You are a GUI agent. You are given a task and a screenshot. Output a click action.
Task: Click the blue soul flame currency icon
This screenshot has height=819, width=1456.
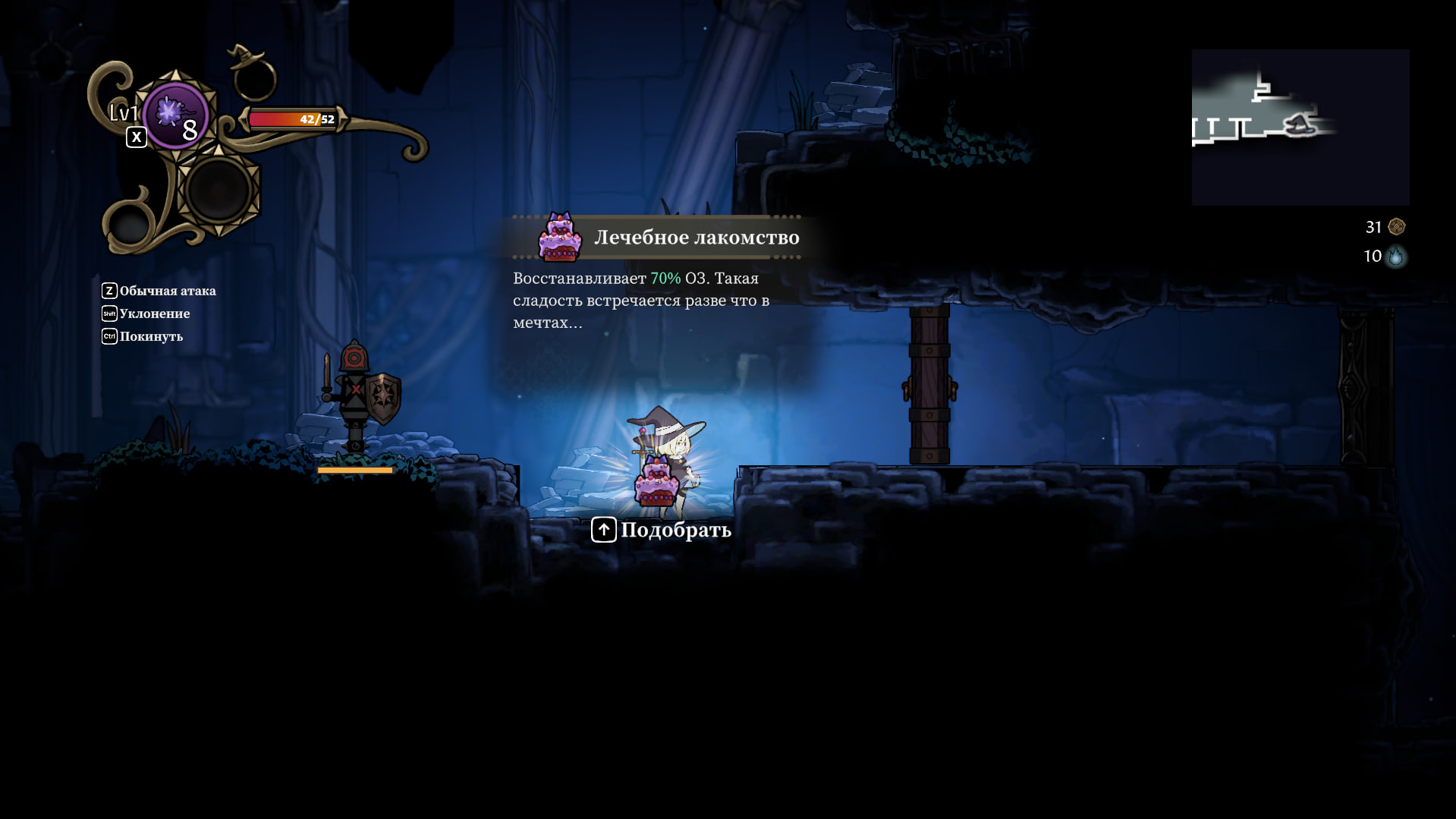coord(1395,257)
